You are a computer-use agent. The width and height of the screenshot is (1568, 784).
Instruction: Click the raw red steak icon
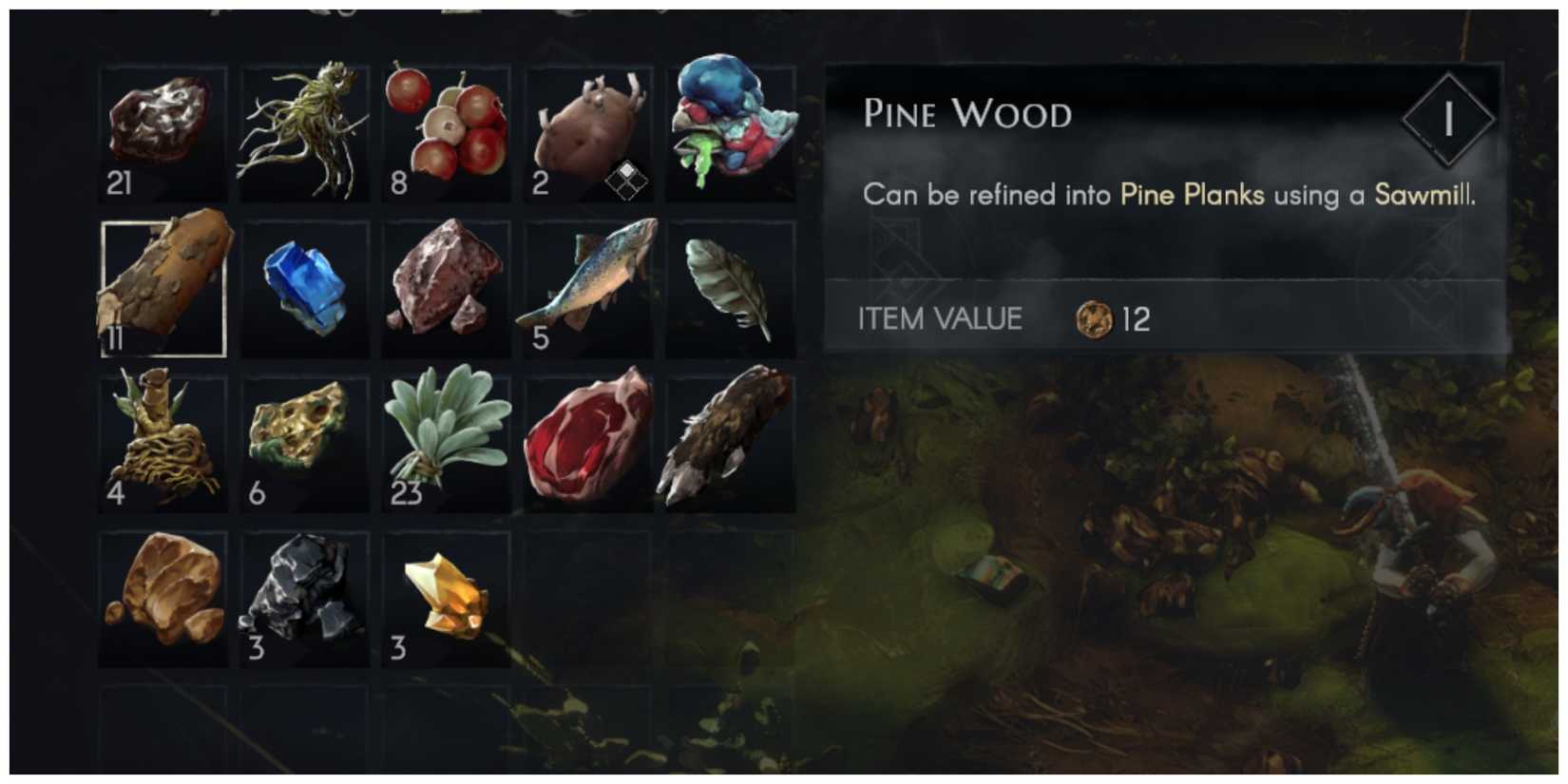[589, 442]
